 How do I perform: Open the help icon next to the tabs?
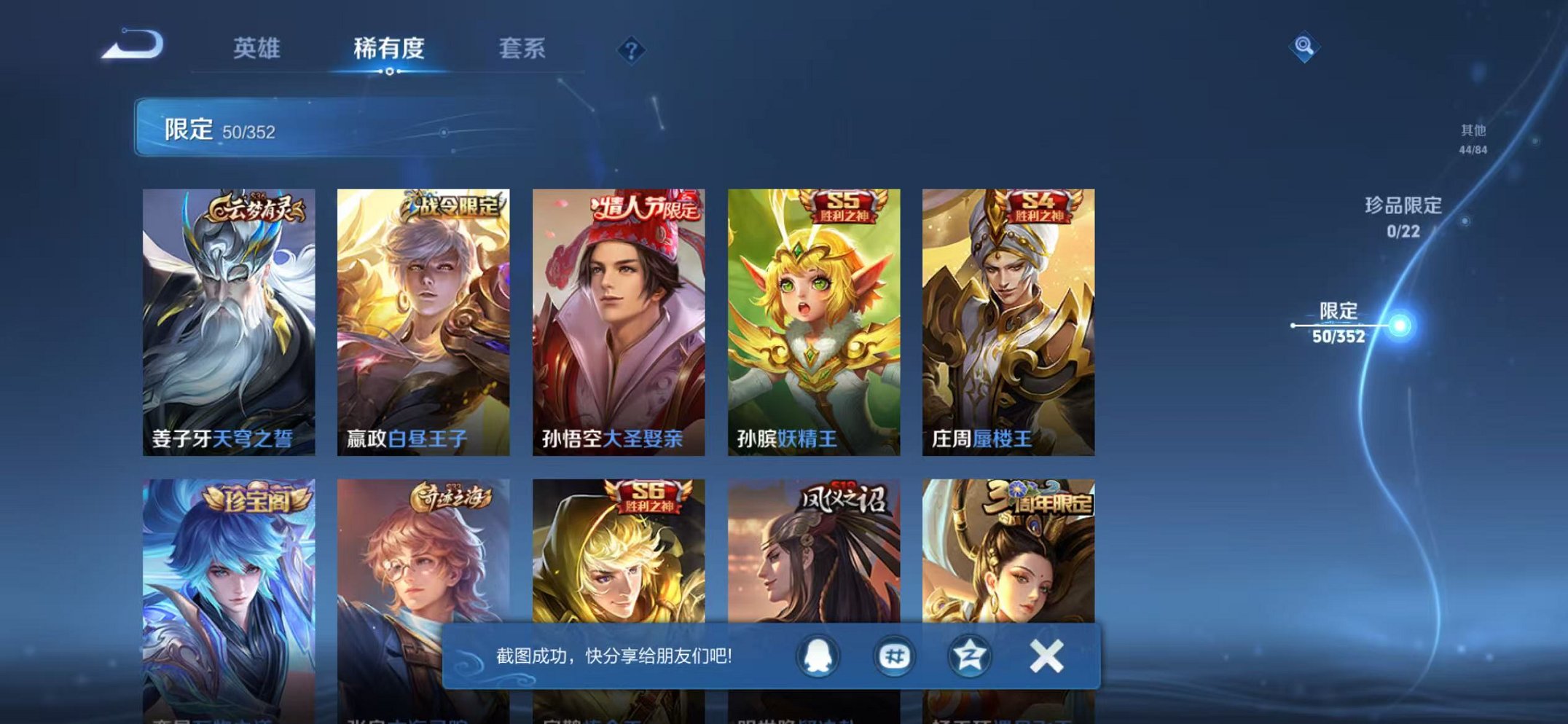point(632,50)
